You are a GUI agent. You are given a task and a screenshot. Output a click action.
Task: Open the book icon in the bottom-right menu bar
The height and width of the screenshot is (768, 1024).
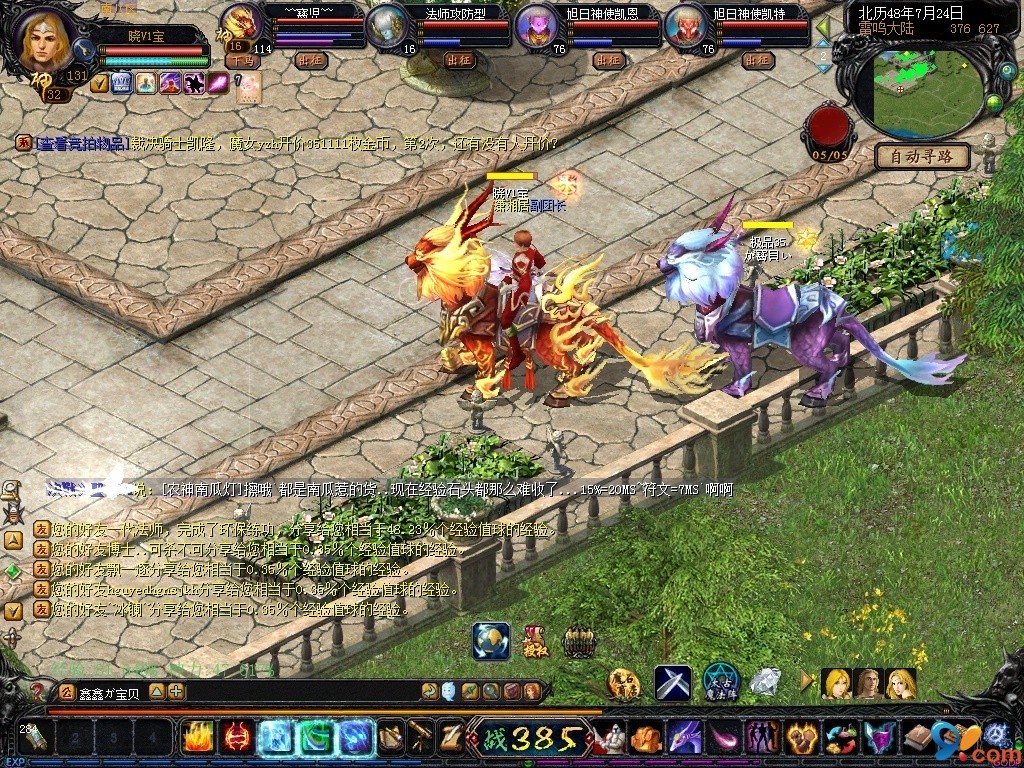[916, 738]
